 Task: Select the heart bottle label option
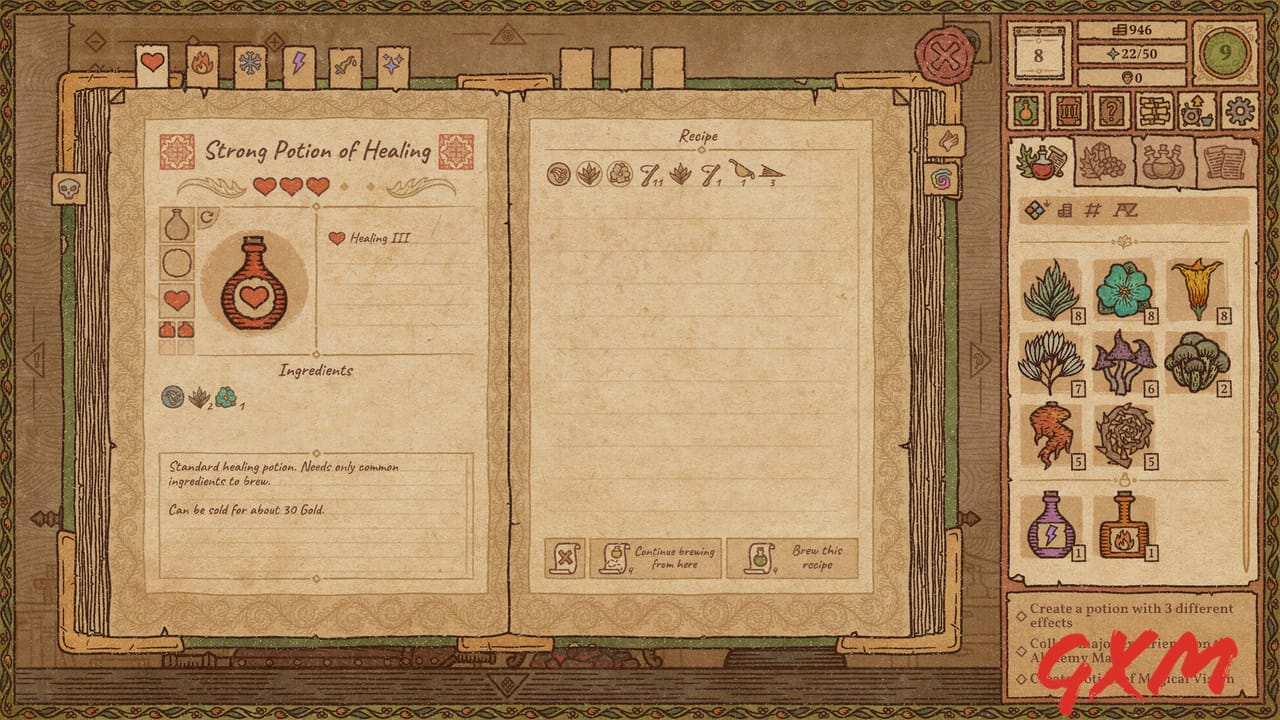(175, 297)
